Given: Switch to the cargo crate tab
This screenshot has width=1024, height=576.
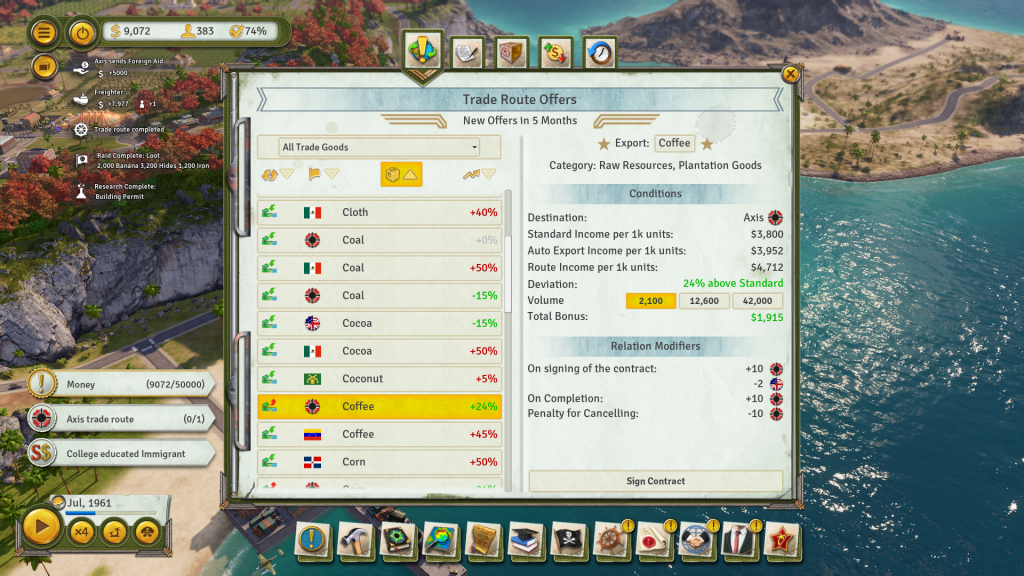Looking at the screenshot, I should coord(512,53).
